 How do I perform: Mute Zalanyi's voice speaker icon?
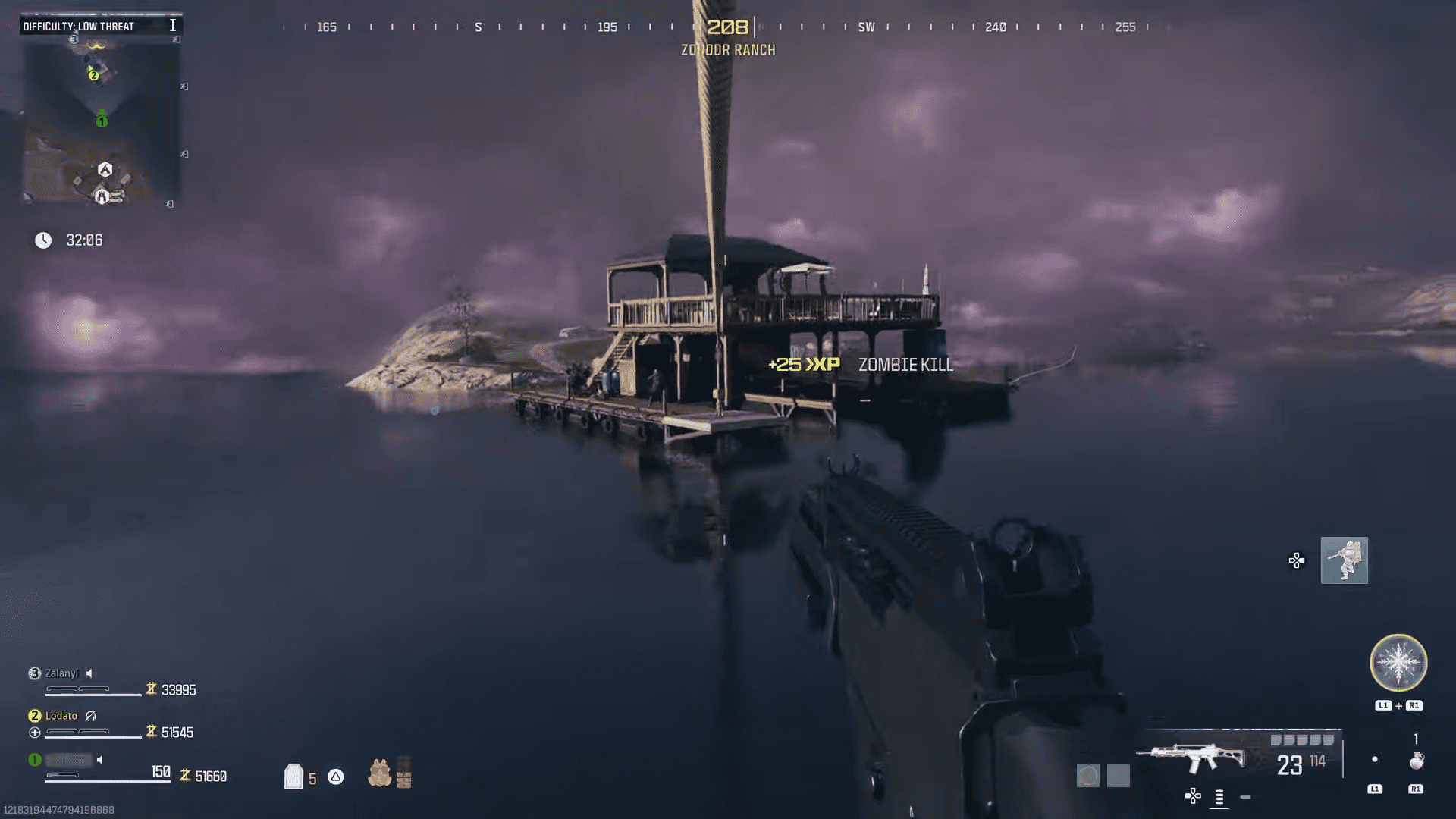point(90,673)
